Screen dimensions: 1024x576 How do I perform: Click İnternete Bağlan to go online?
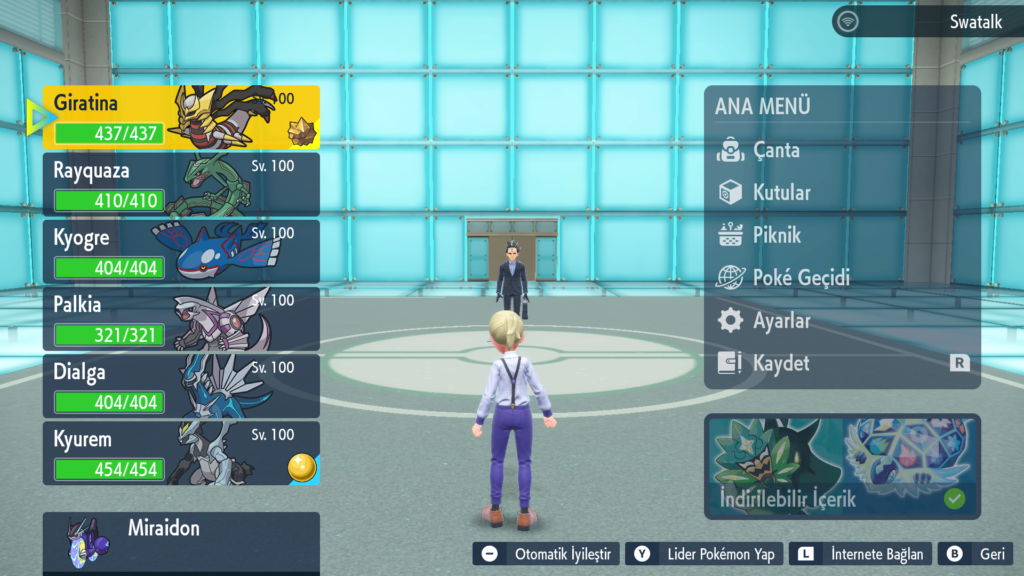(x=860, y=554)
